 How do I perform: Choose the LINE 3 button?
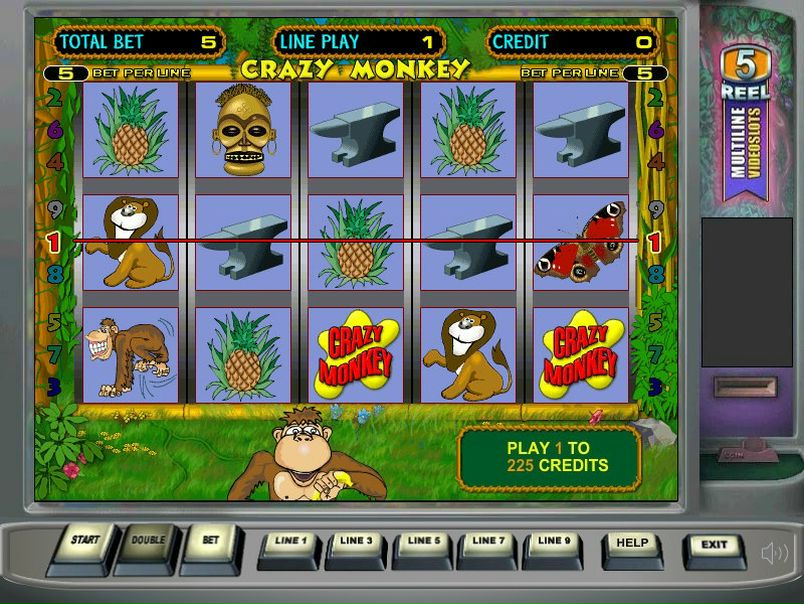point(356,546)
